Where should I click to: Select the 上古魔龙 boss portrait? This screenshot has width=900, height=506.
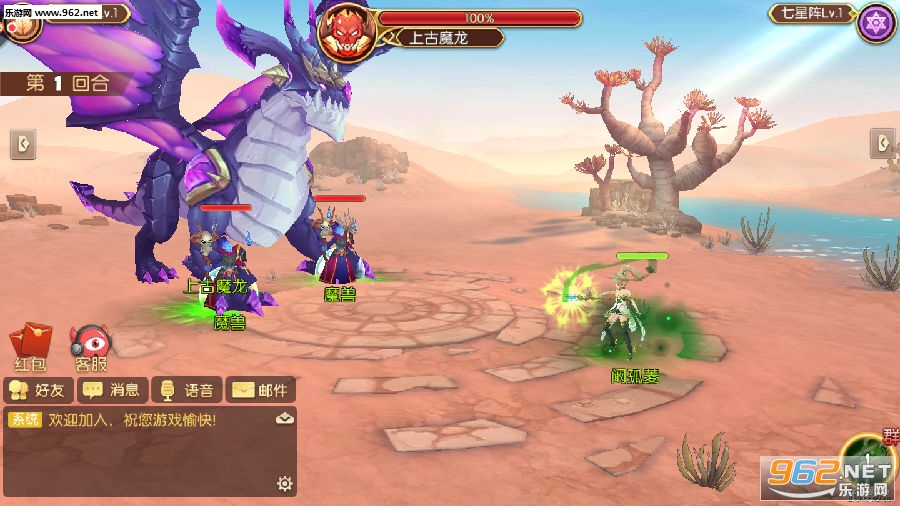[x=345, y=32]
